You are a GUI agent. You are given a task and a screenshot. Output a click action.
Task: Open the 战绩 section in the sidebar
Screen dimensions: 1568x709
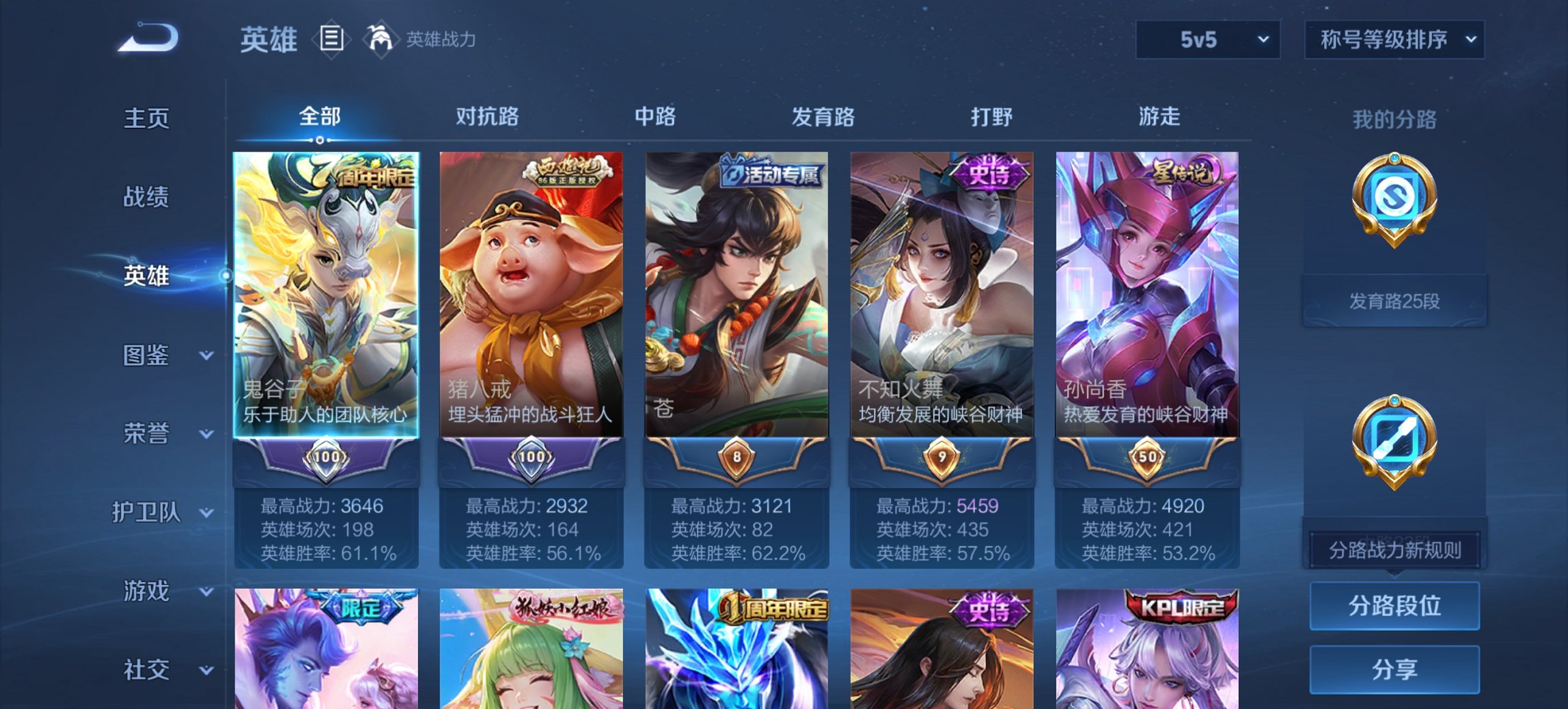point(146,196)
